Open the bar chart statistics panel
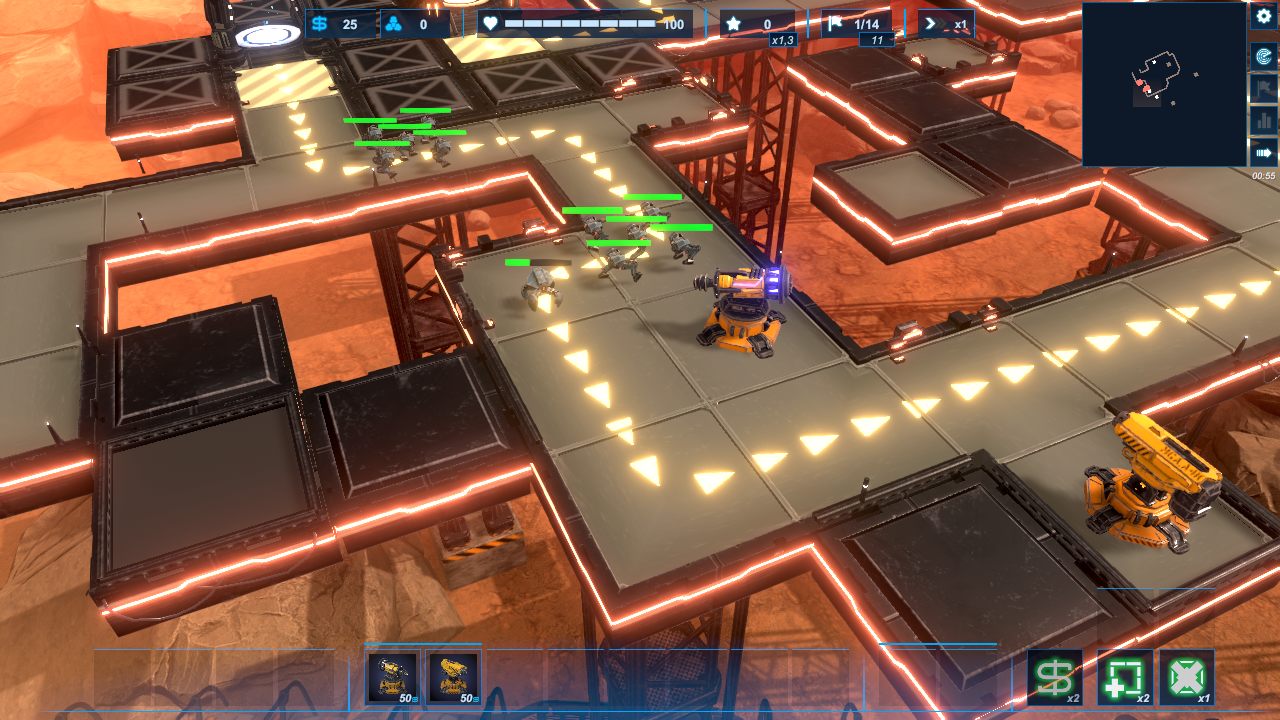The image size is (1280, 720). click(x=1263, y=120)
